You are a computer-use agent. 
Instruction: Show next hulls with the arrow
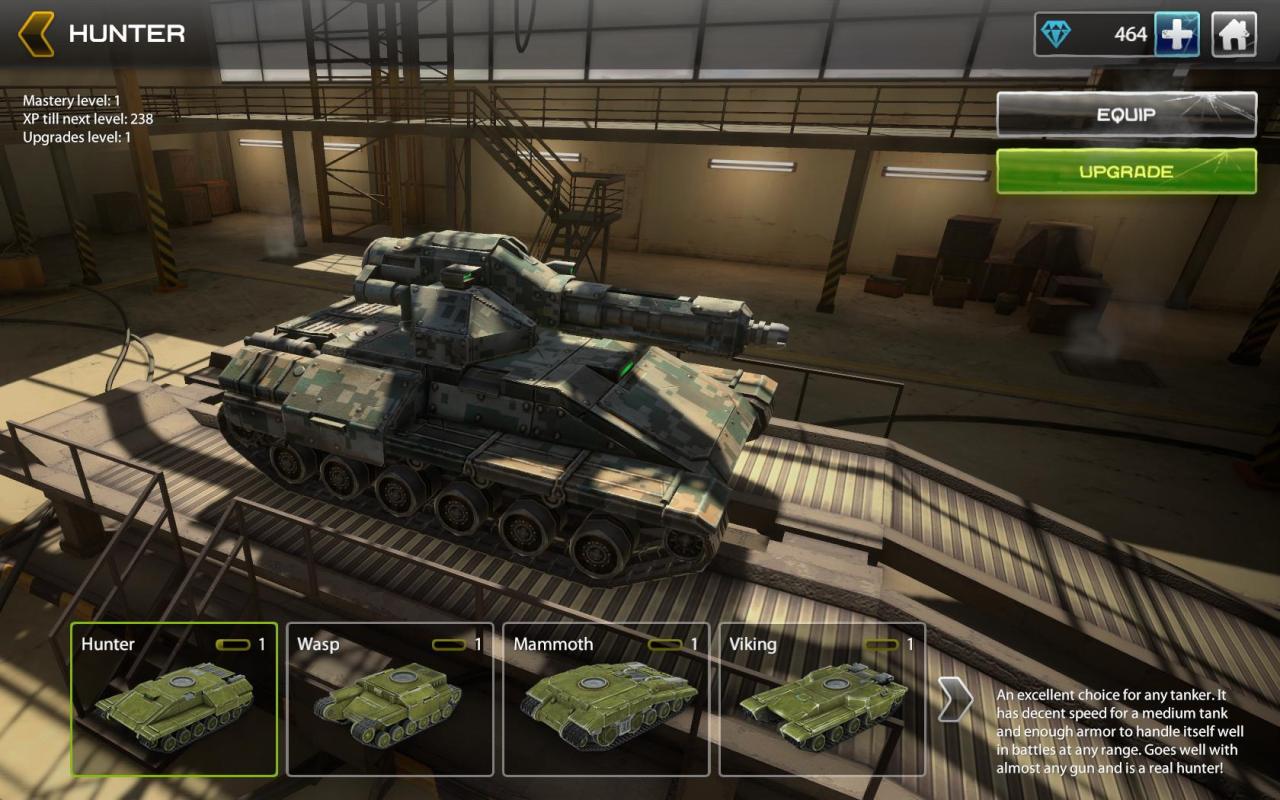[954, 699]
